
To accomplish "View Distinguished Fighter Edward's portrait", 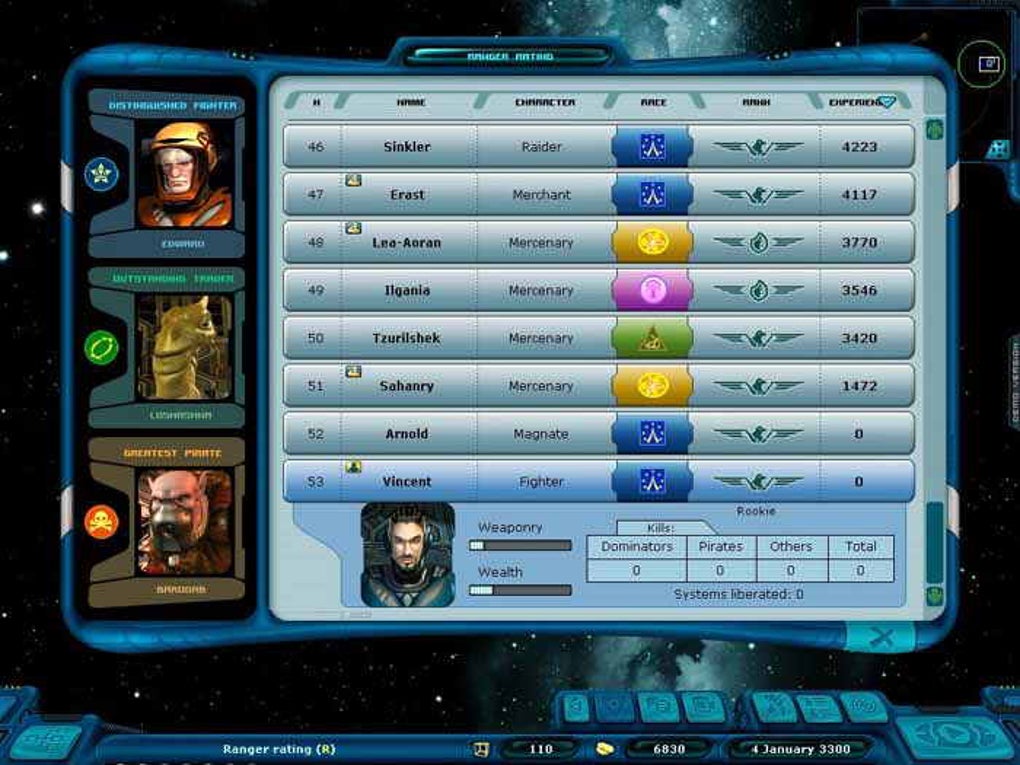I will (184, 176).
